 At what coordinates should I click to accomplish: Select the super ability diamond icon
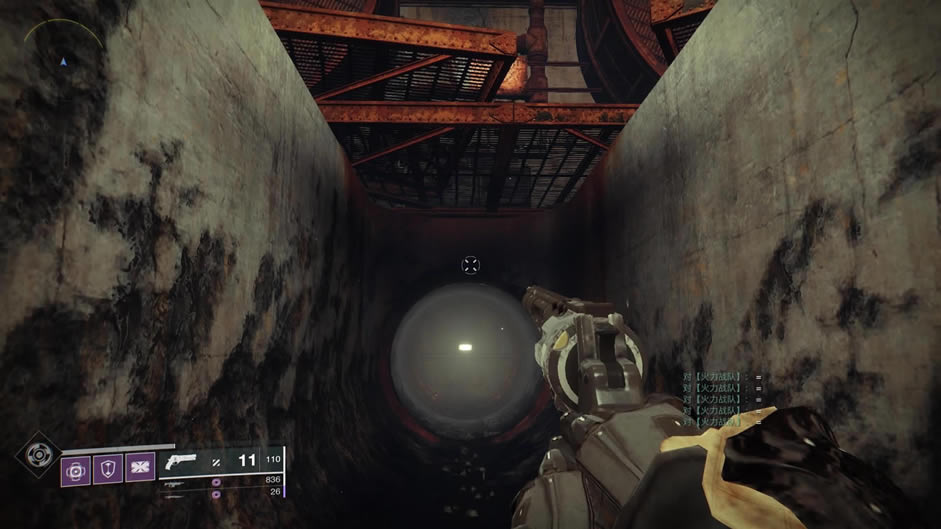(x=38, y=456)
